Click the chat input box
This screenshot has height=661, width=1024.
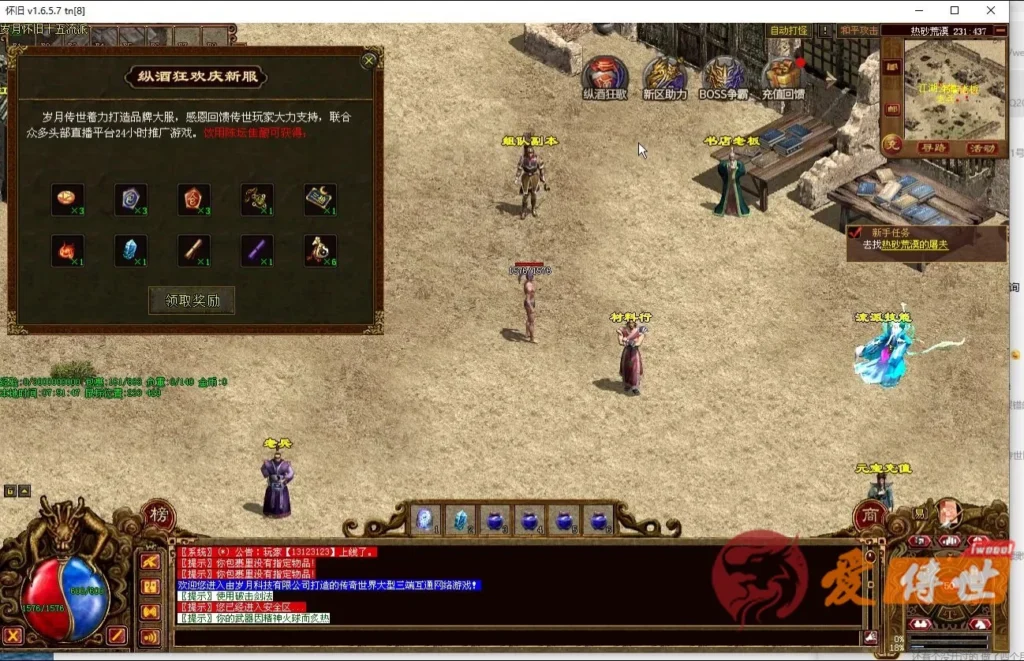click(515, 636)
